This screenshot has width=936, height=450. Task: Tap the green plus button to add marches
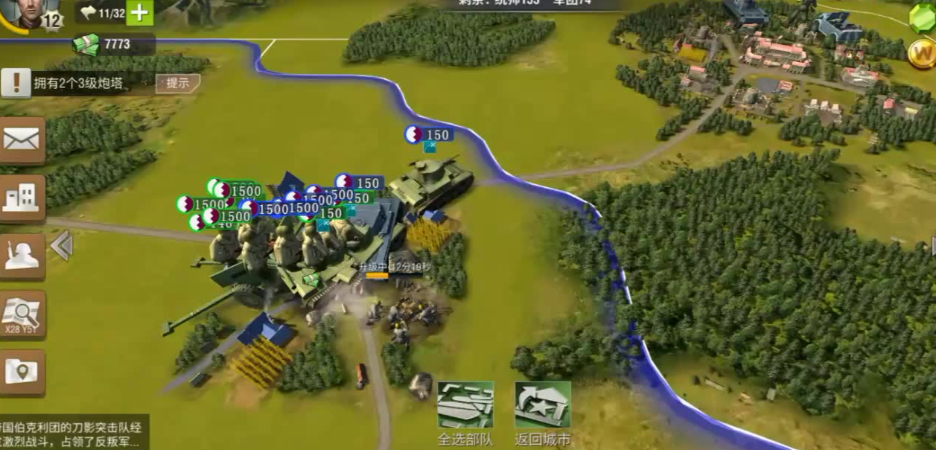140,13
